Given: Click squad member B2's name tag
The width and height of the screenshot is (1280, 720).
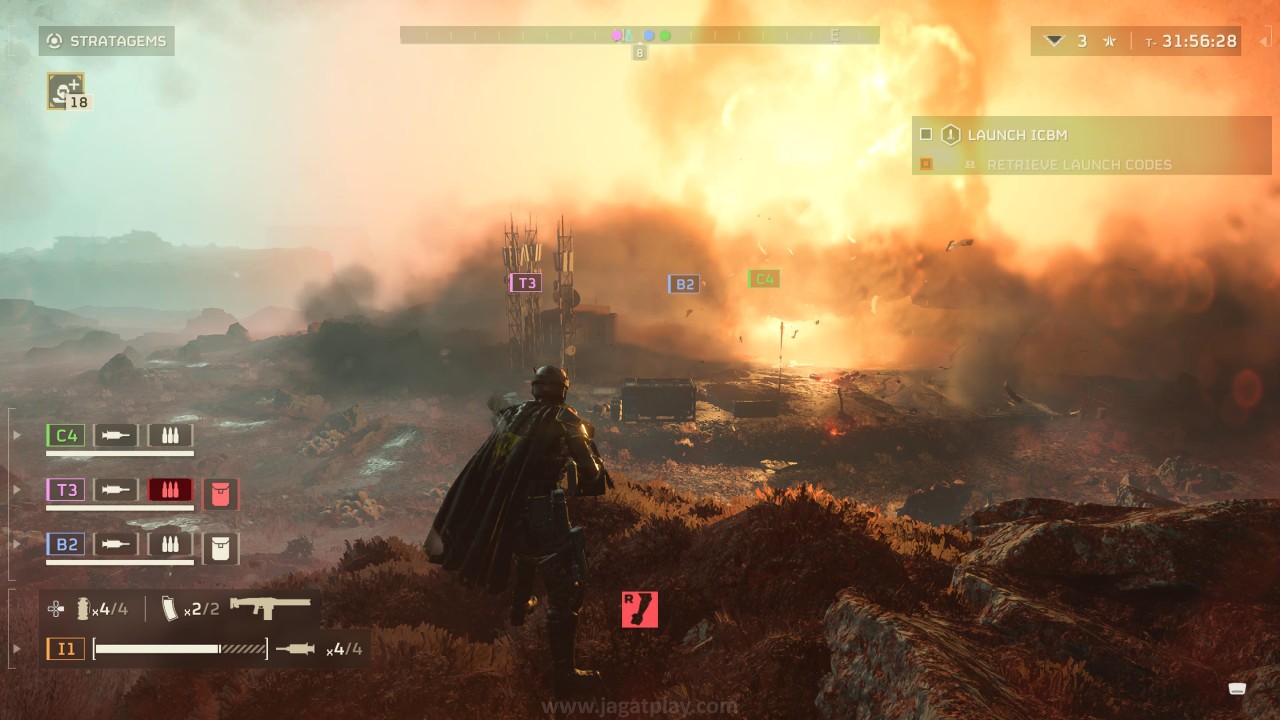Looking at the screenshot, I should tap(66, 545).
